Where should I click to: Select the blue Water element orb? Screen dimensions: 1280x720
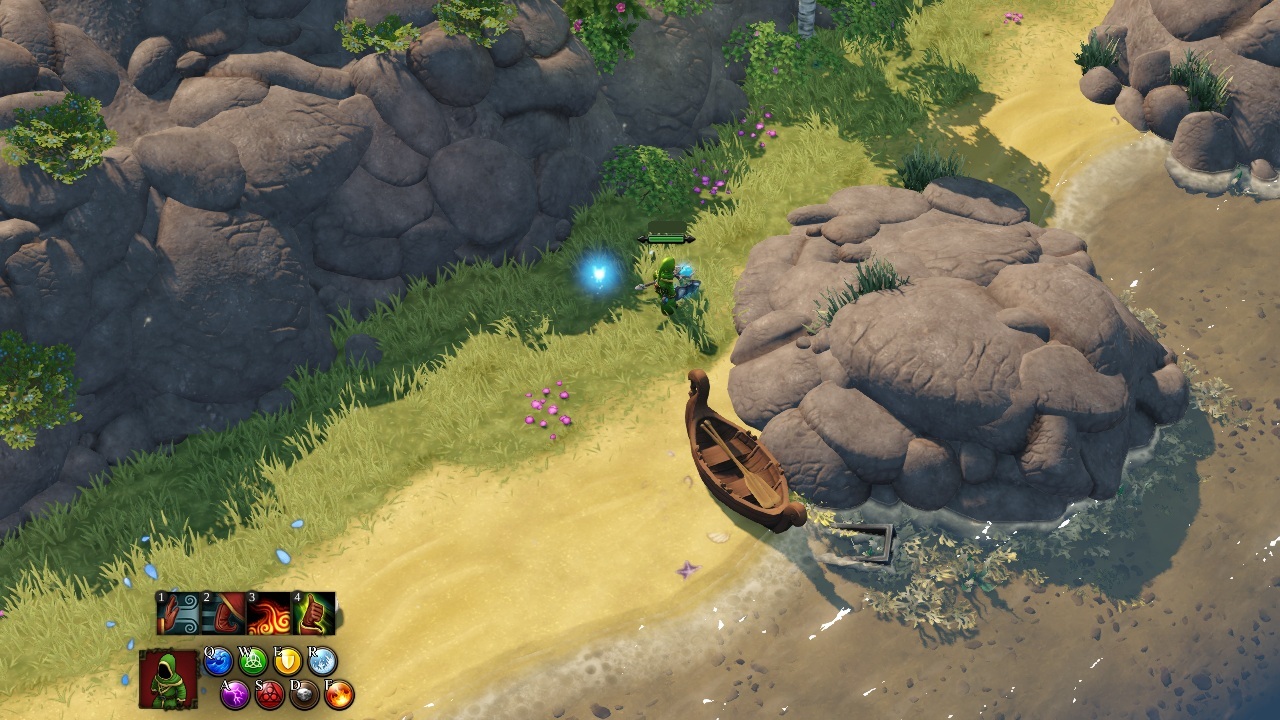[x=218, y=661]
